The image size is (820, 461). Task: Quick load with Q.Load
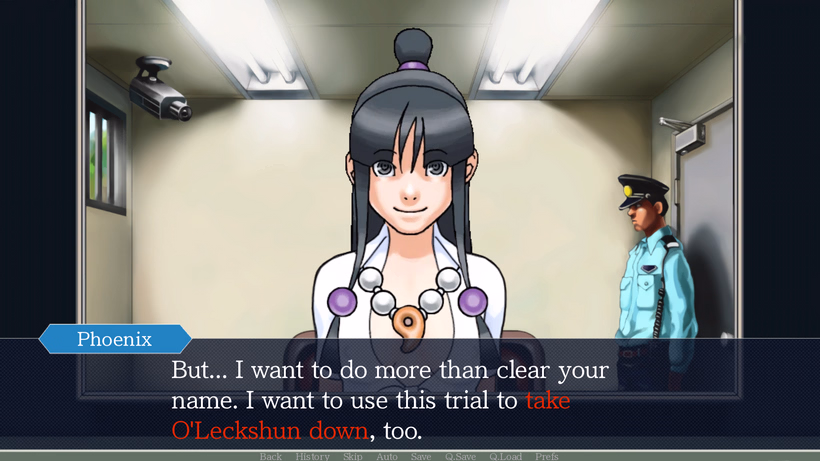[x=505, y=456]
